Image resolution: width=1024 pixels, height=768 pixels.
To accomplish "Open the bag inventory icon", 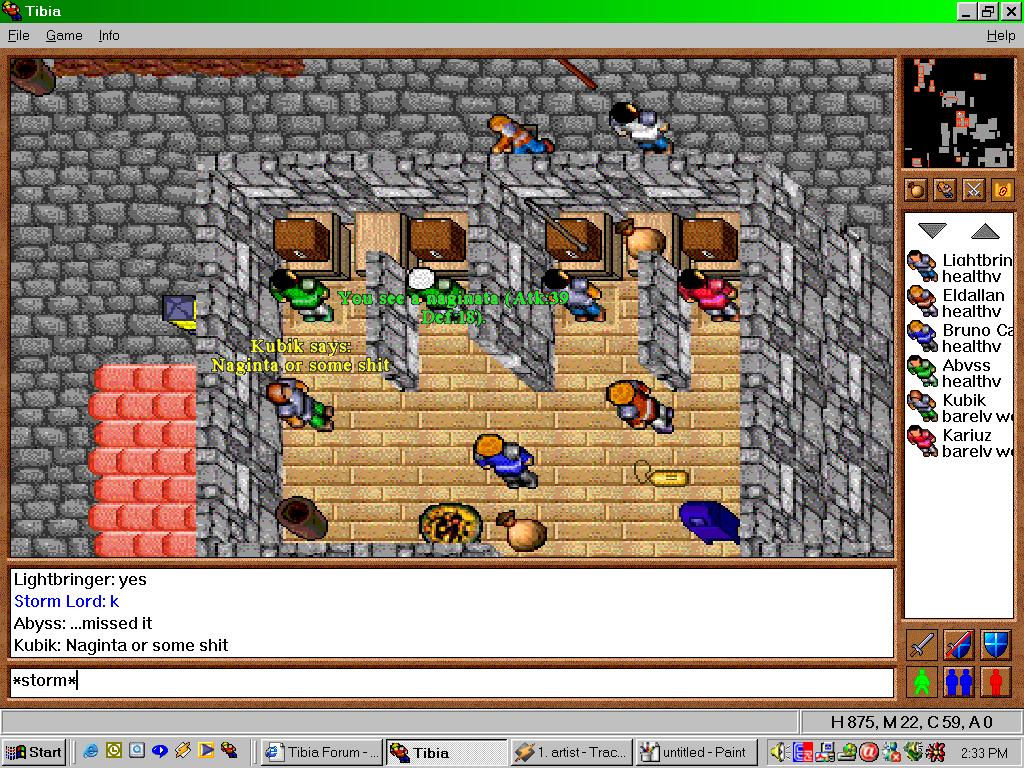I will click(x=916, y=189).
